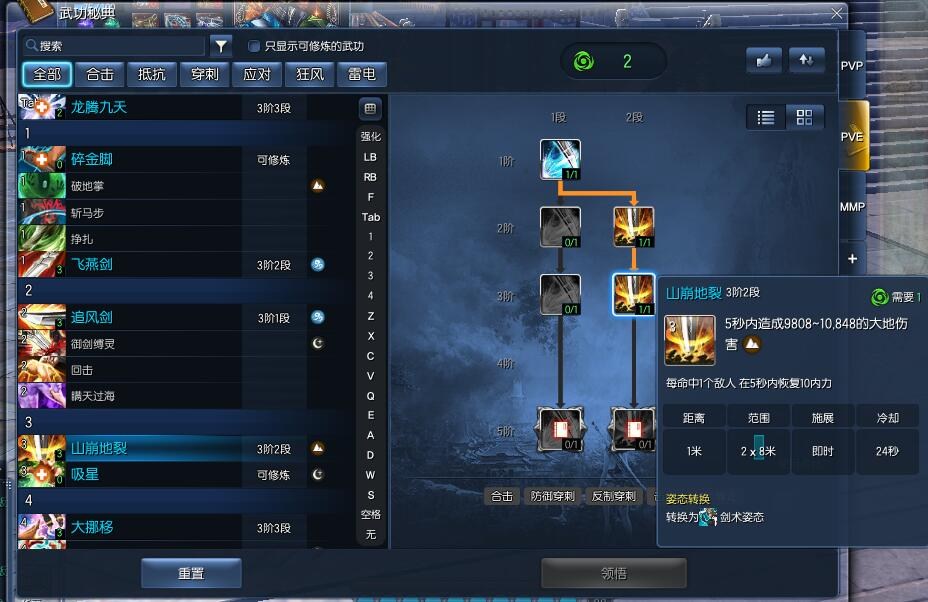Select the 合击 category tab
928x602 pixels.
click(x=100, y=74)
